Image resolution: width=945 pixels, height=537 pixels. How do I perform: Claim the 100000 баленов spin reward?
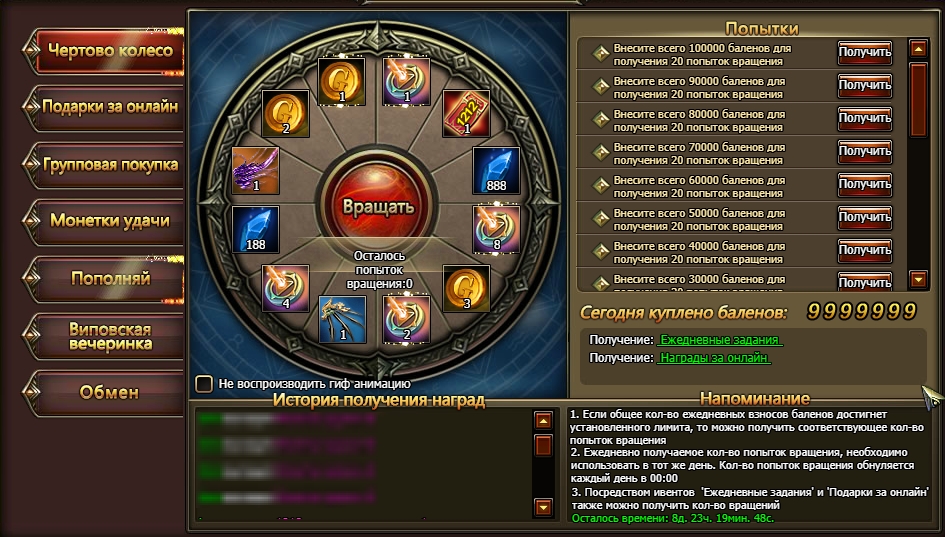(x=864, y=52)
